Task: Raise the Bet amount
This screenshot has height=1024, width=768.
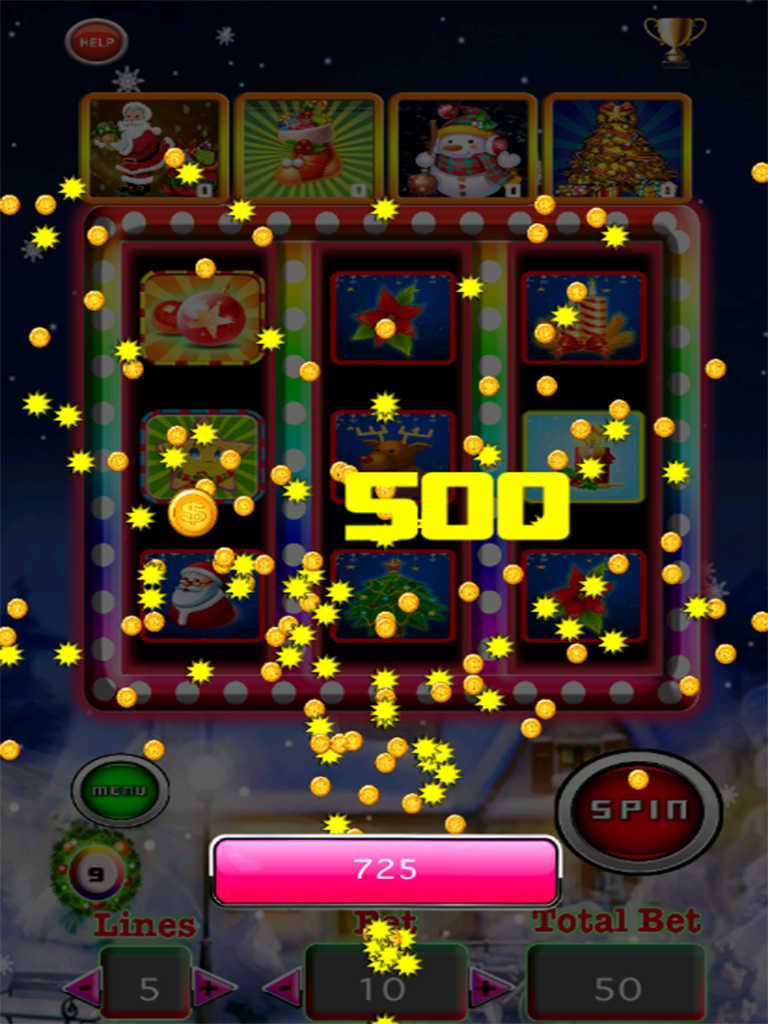Action: (x=489, y=988)
